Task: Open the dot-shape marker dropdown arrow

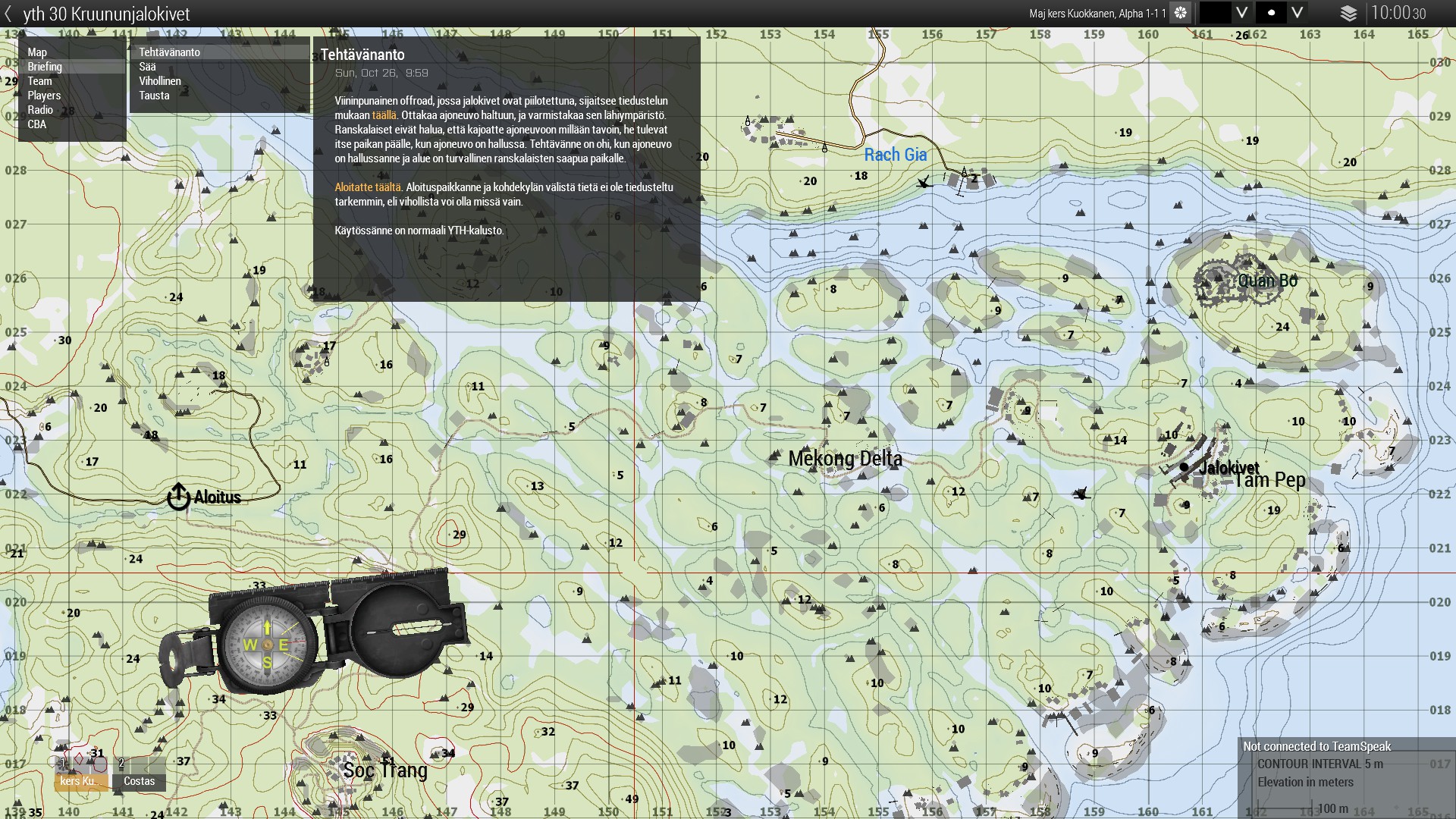Action: click(x=1297, y=13)
